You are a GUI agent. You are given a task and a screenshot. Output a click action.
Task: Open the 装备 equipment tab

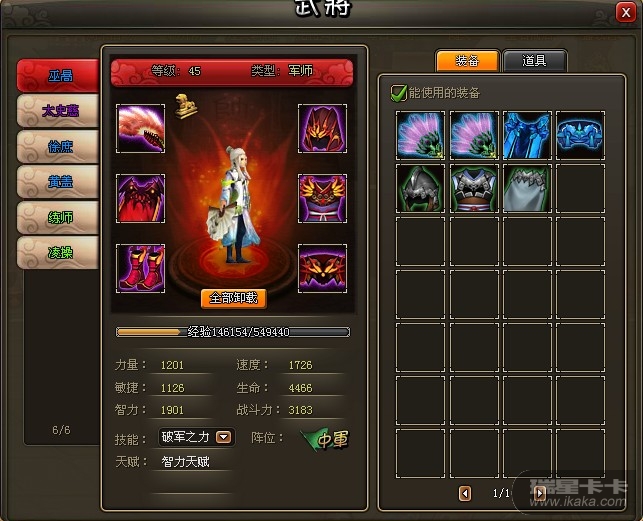click(x=467, y=61)
